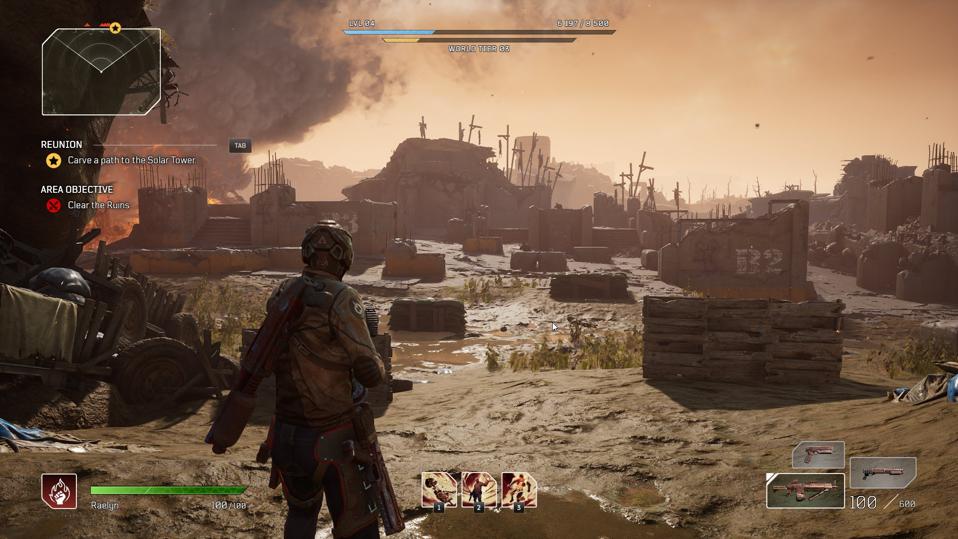Select the Reunion quest star icon
The image size is (958, 539).
53,160
